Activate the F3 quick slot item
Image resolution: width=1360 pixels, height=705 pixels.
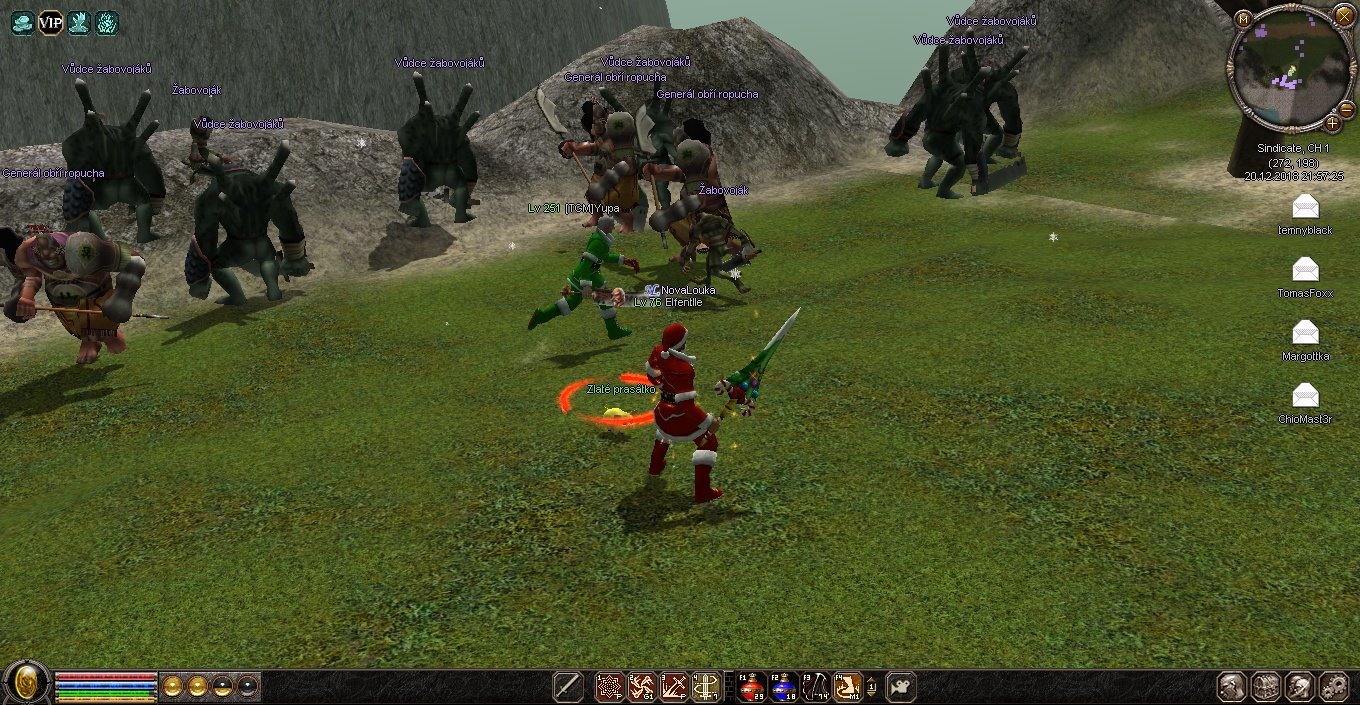pyautogui.click(x=816, y=687)
